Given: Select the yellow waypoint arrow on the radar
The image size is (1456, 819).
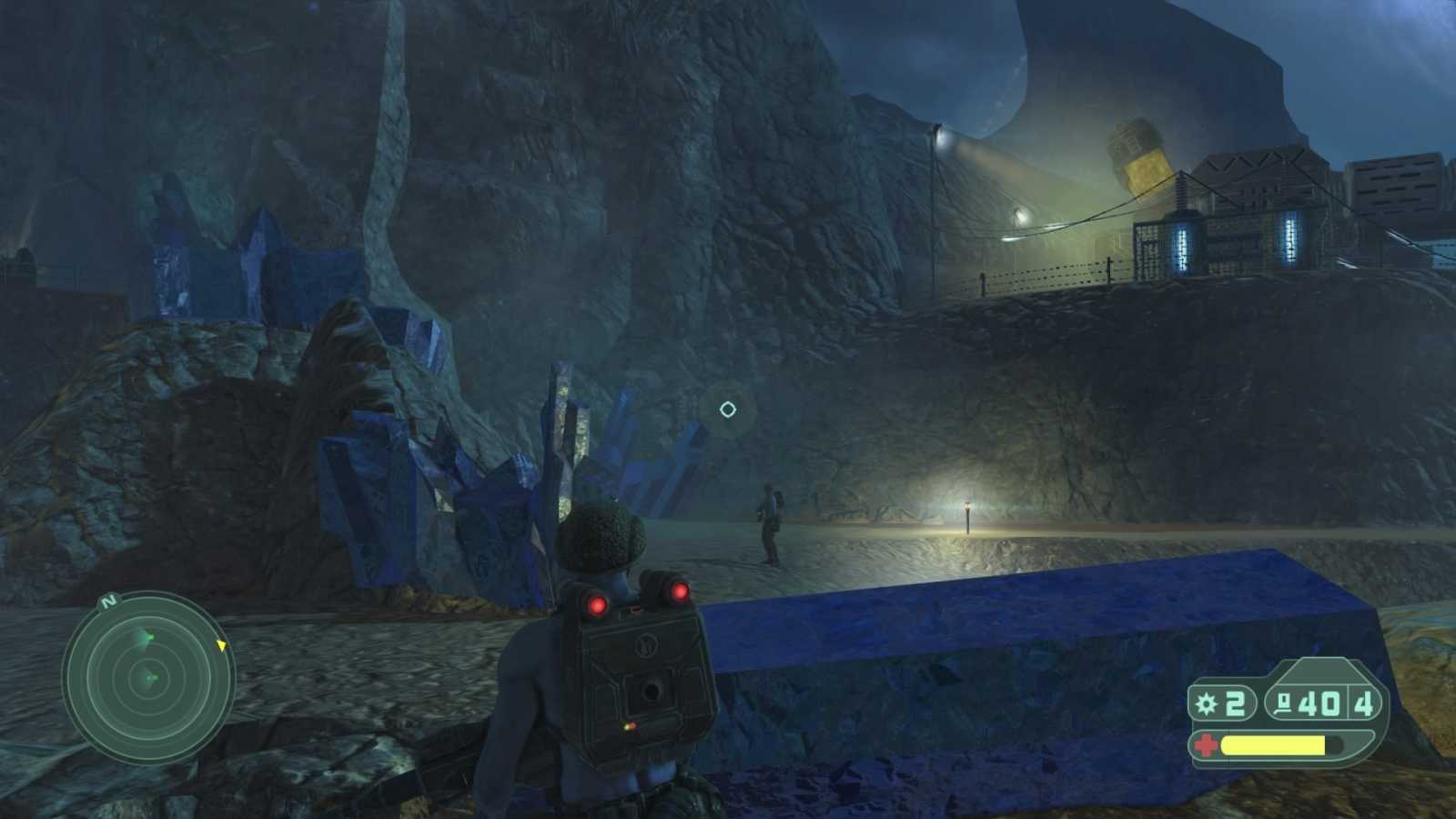Looking at the screenshot, I should click(221, 646).
